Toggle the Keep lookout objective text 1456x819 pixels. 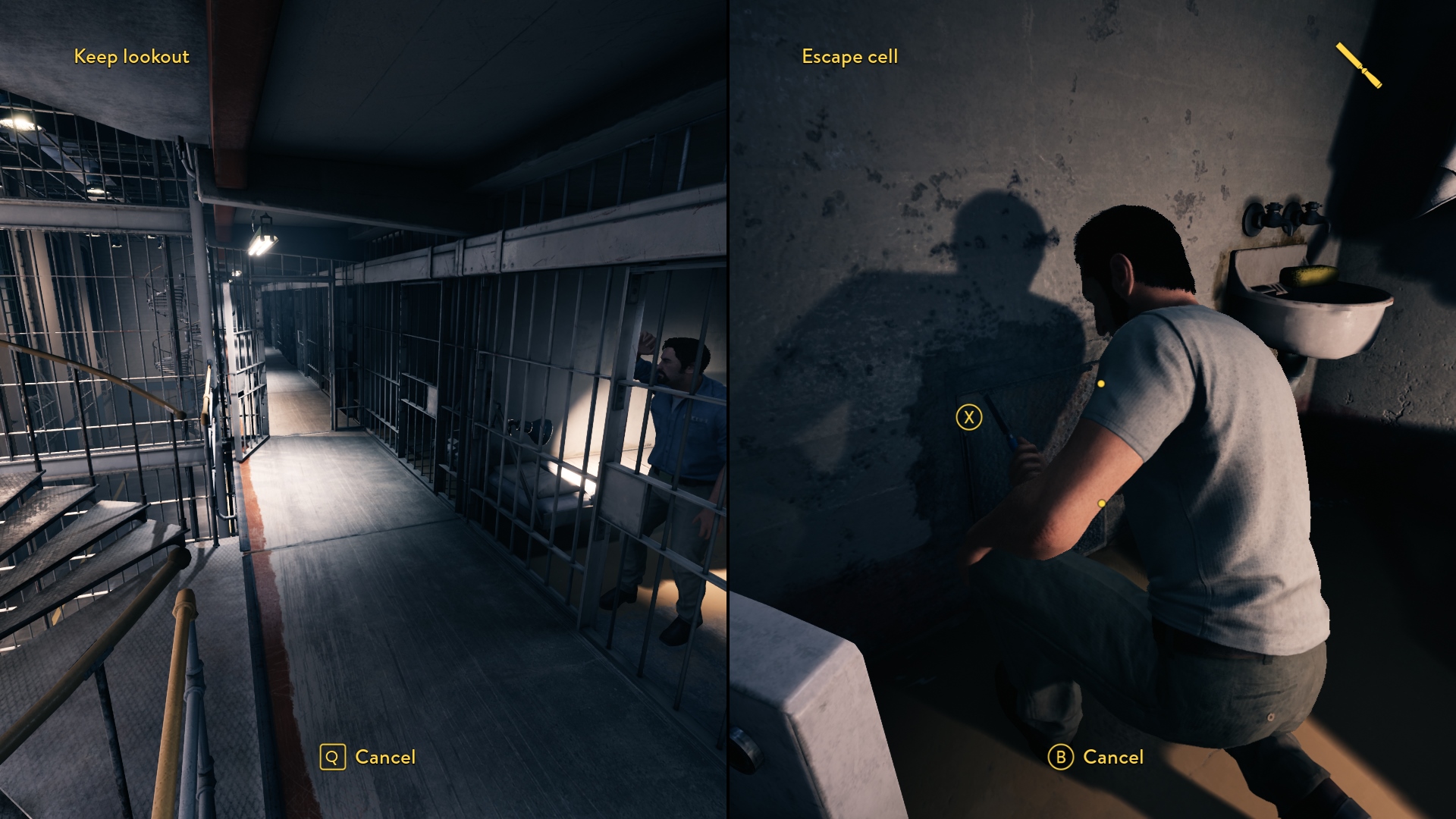pos(132,56)
